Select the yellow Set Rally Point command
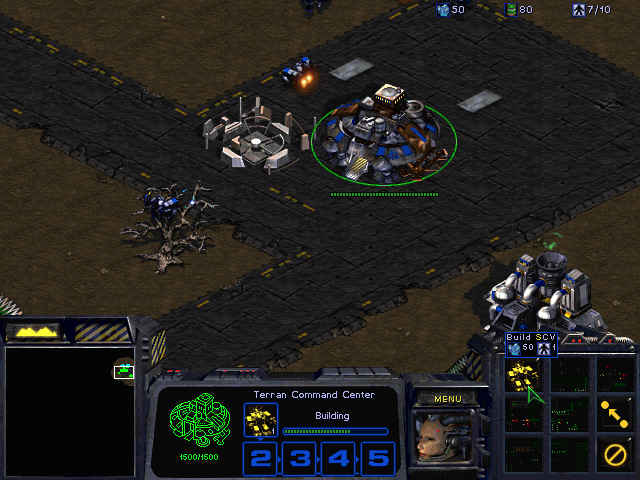The width and height of the screenshot is (640, 480). (x=613, y=412)
